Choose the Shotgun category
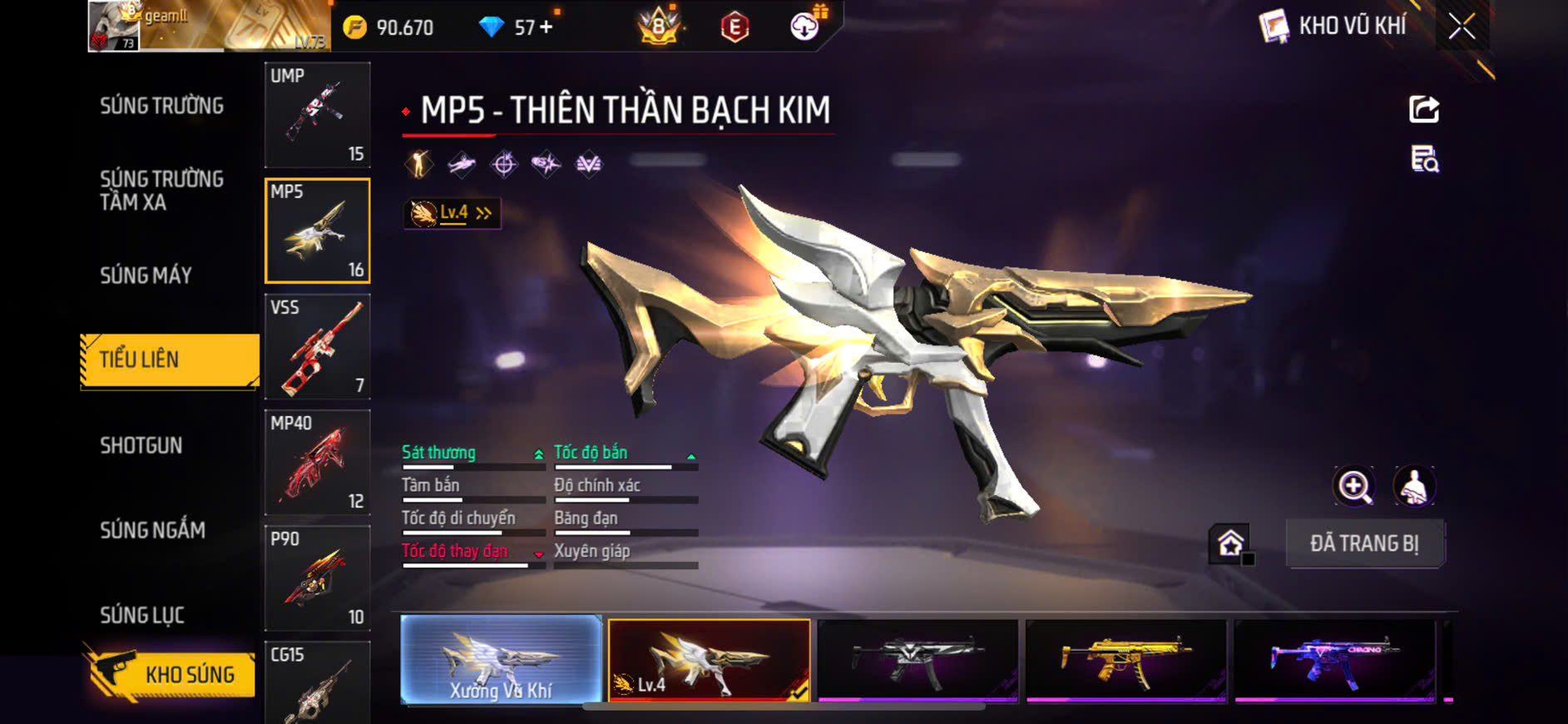Image resolution: width=1568 pixels, height=724 pixels. click(x=141, y=445)
